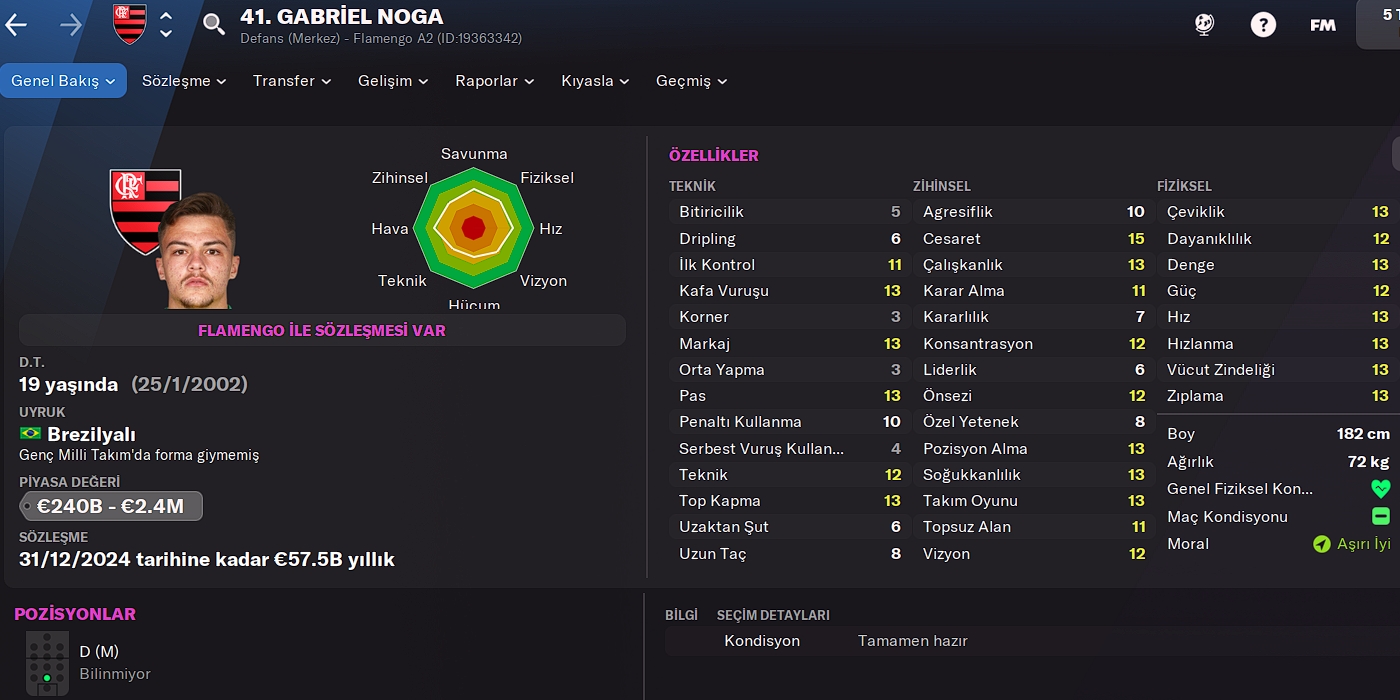Open the Raporlar menu
The image size is (1400, 700).
(495, 81)
